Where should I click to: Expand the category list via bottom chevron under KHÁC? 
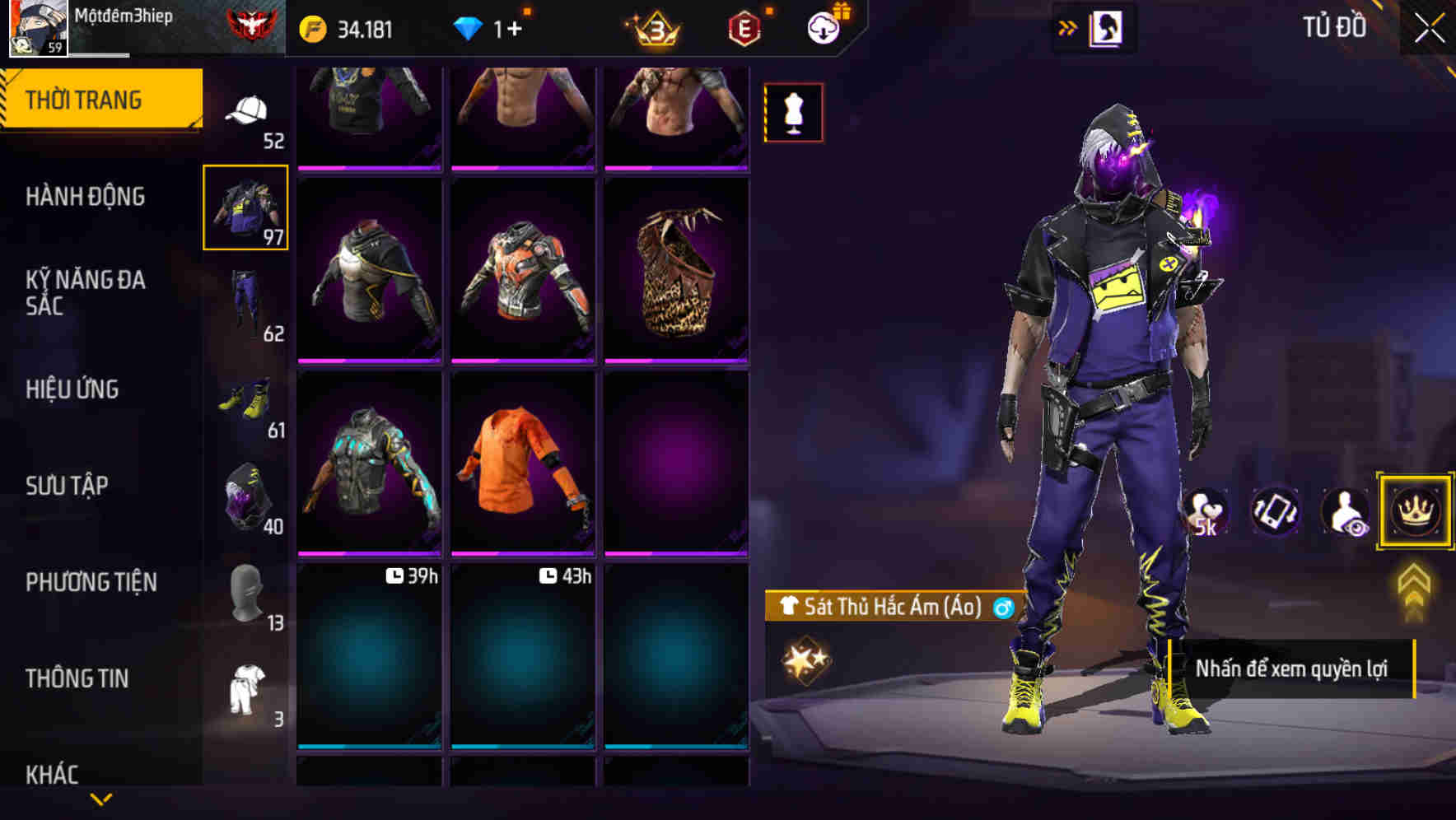(100, 799)
